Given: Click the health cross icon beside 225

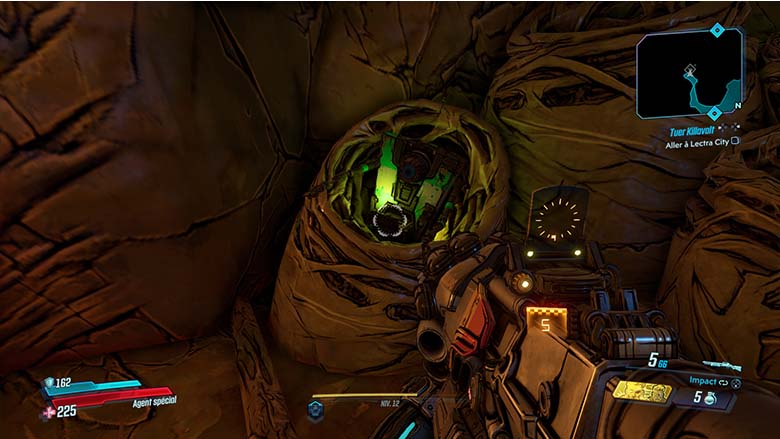Looking at the screenshot, I should point(48,411).
